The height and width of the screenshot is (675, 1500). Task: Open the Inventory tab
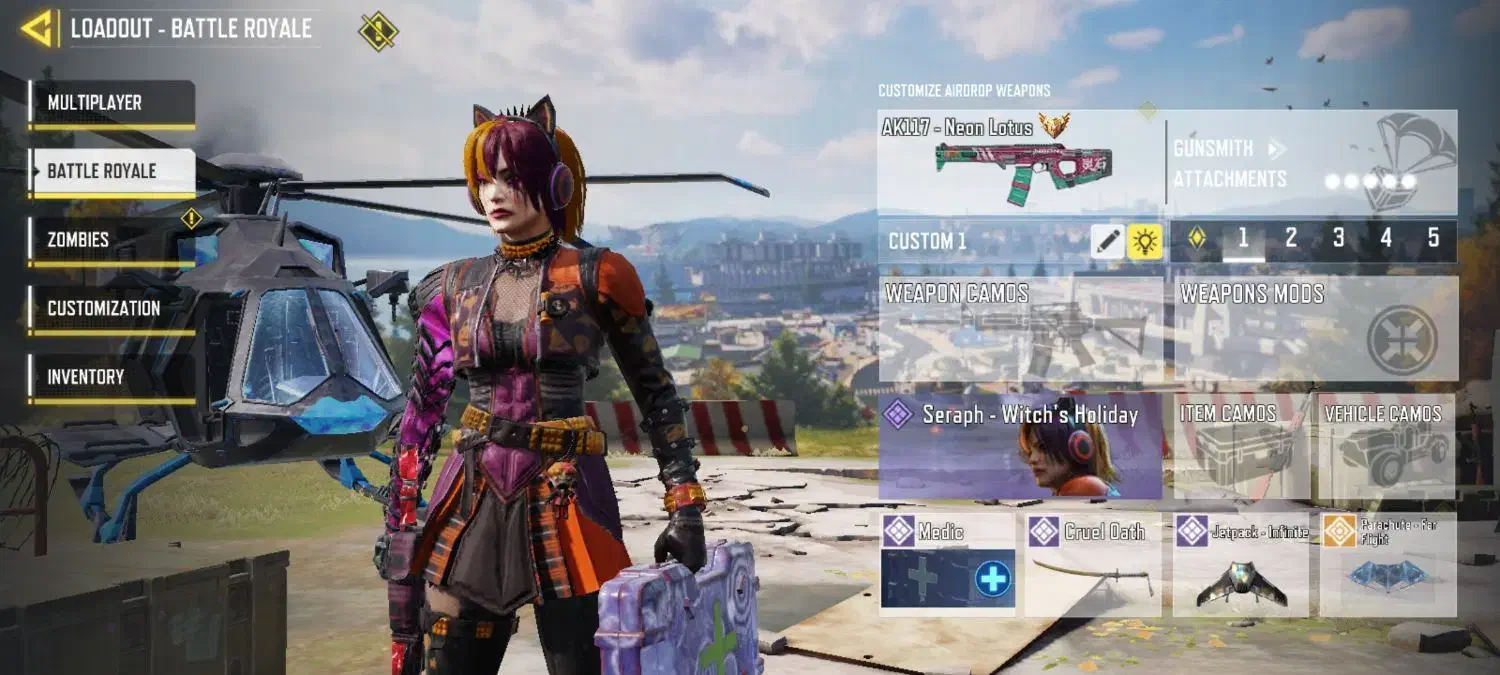tap(111, 377)
